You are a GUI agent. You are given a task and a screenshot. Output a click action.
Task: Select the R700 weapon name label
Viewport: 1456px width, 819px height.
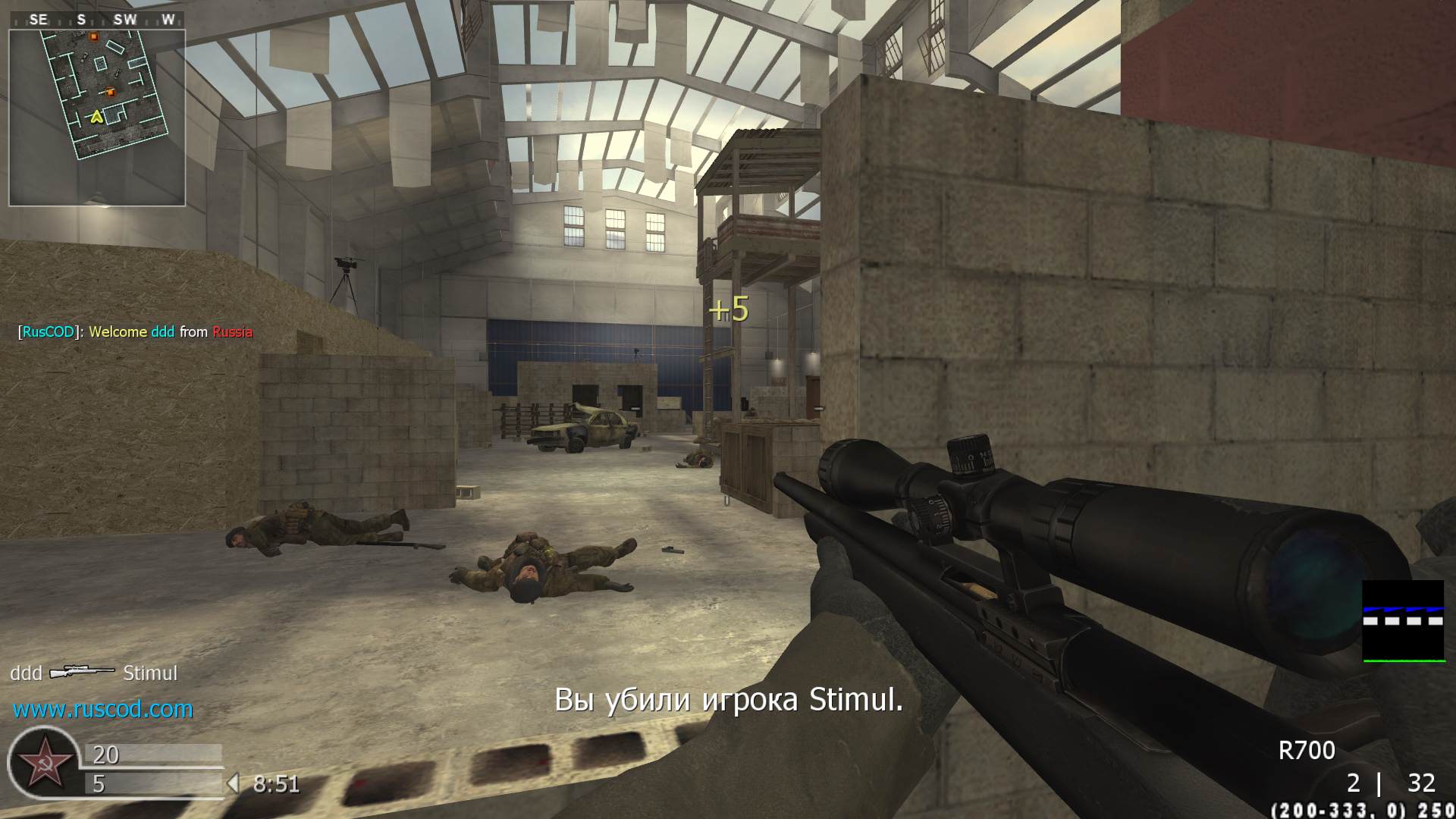(x=1307, y=750)
